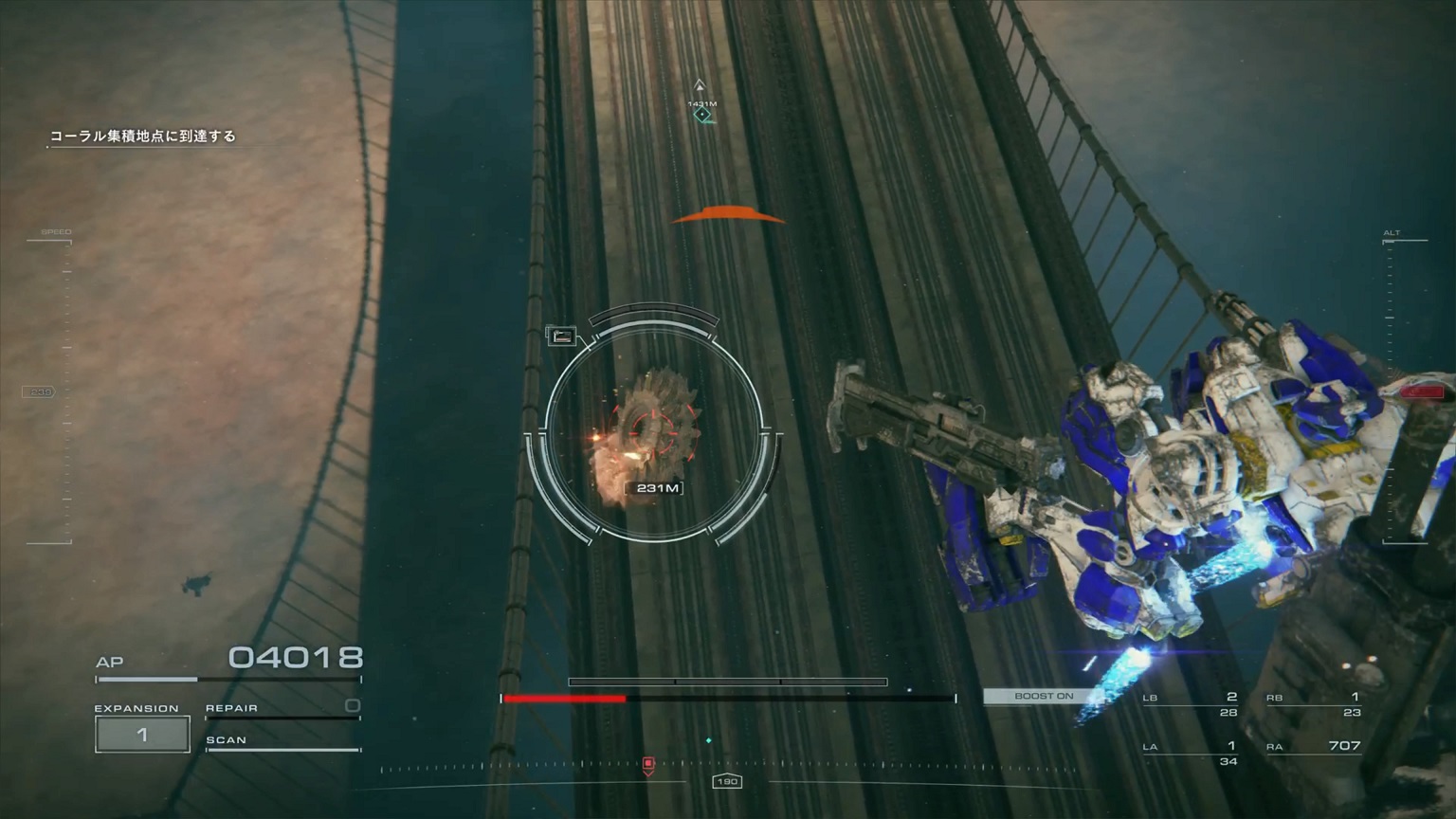Viewport: 1456px width, 819px height.
Task: Trigger the SCAN gauge
Action: click(282, 744)
